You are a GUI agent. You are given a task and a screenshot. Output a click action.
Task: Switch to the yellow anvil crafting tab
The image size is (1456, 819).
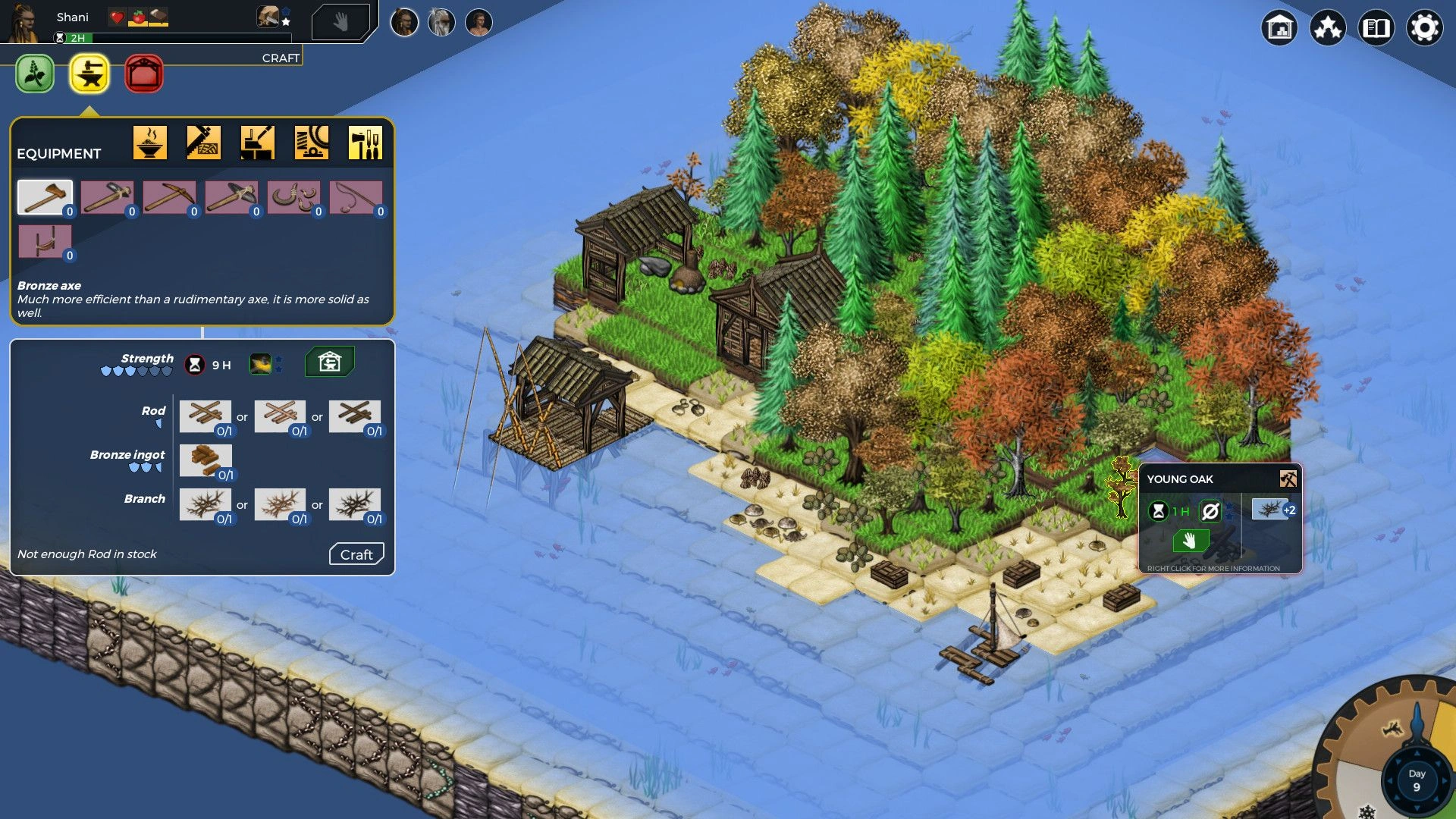89,74
